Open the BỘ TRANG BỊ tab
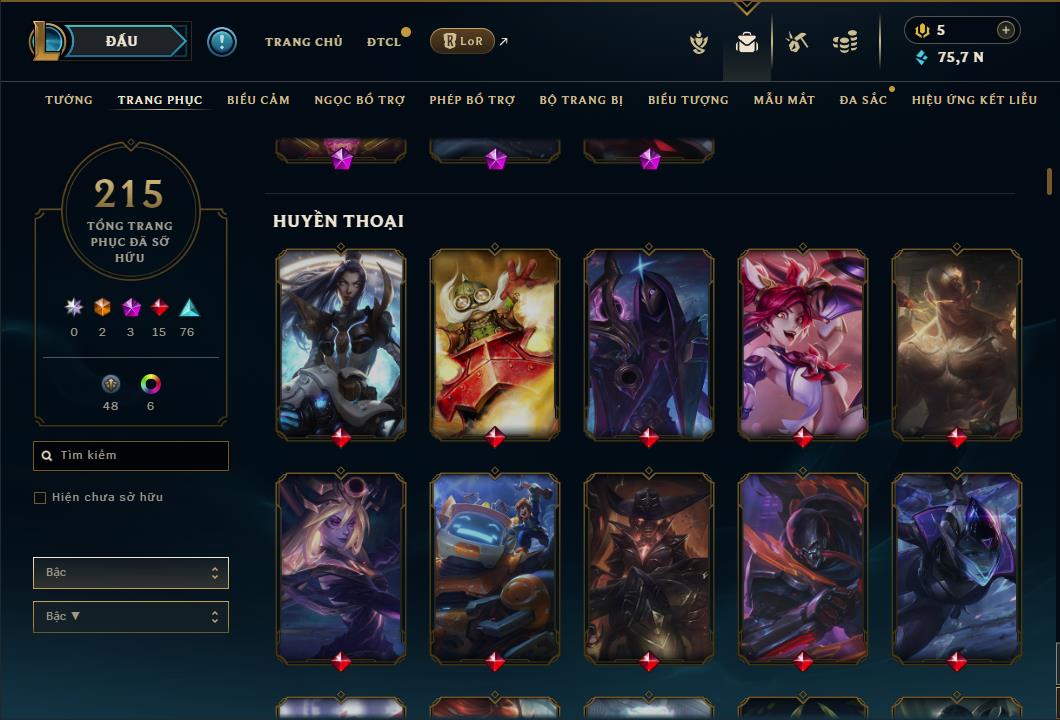The image size is (1060, 720). 581,100
